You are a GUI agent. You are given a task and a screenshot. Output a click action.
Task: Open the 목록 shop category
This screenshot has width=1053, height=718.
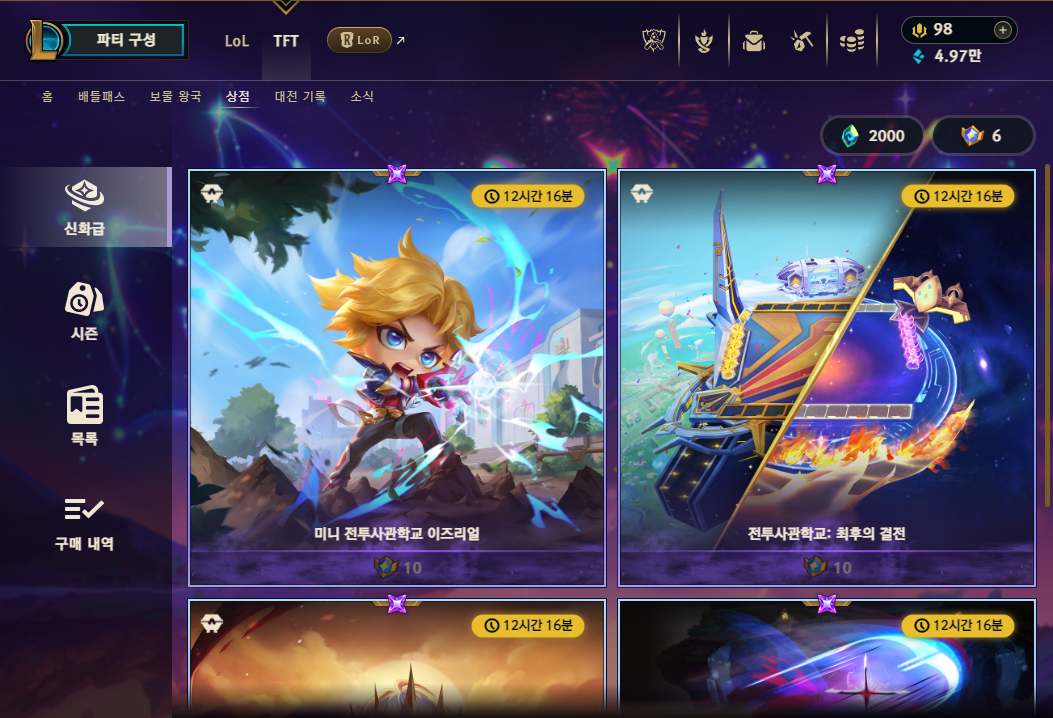tap(85, 414)
